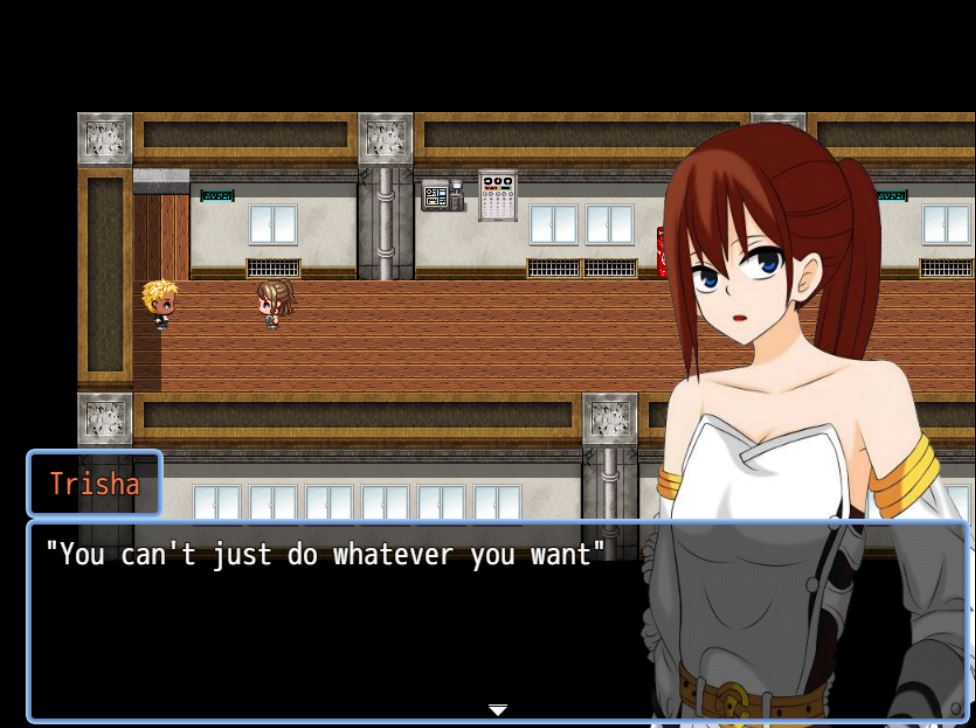This screenshot has width=976, height=728.
Task: Advance dialogue with the white arrow indicator
Action: point(497,710)
